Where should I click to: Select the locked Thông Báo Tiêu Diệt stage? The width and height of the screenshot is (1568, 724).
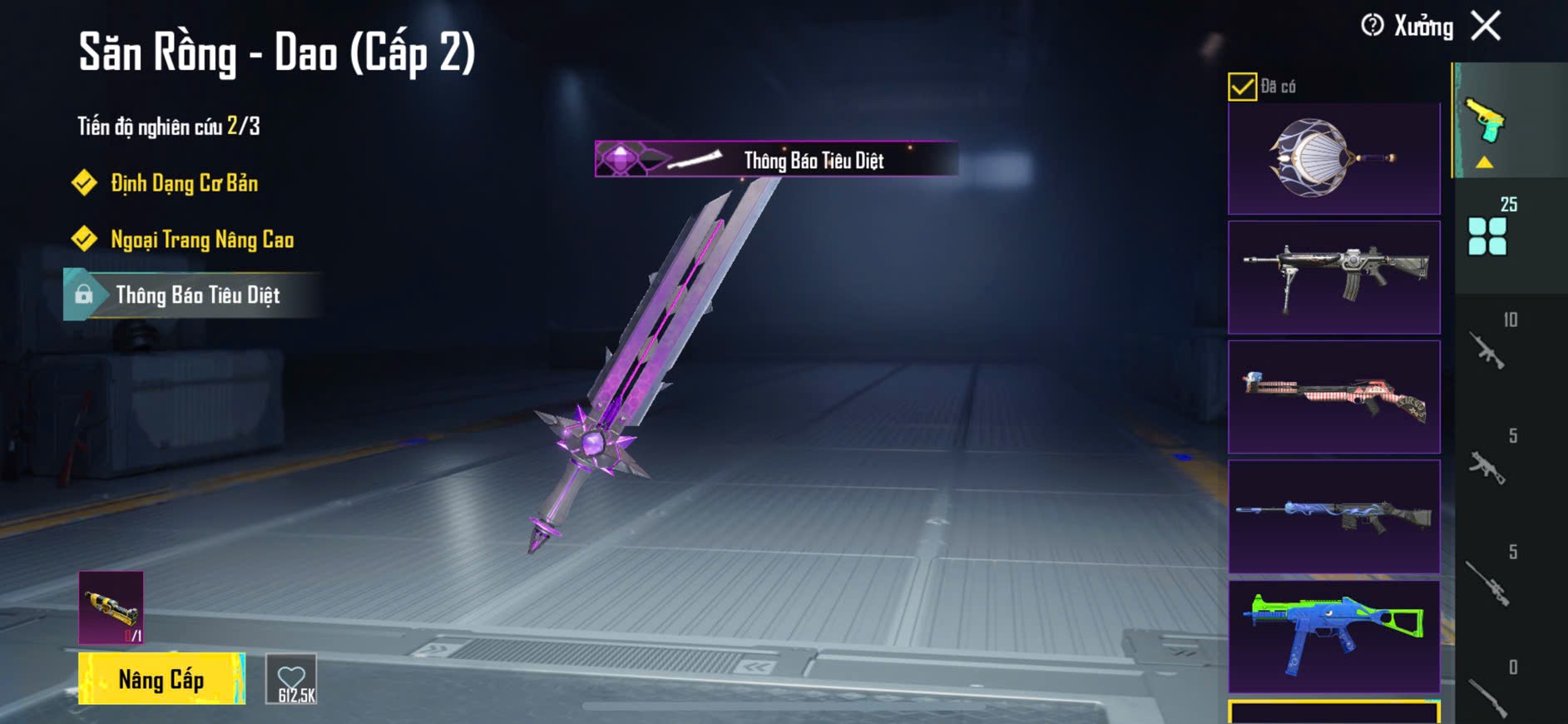tap(196, 295)
